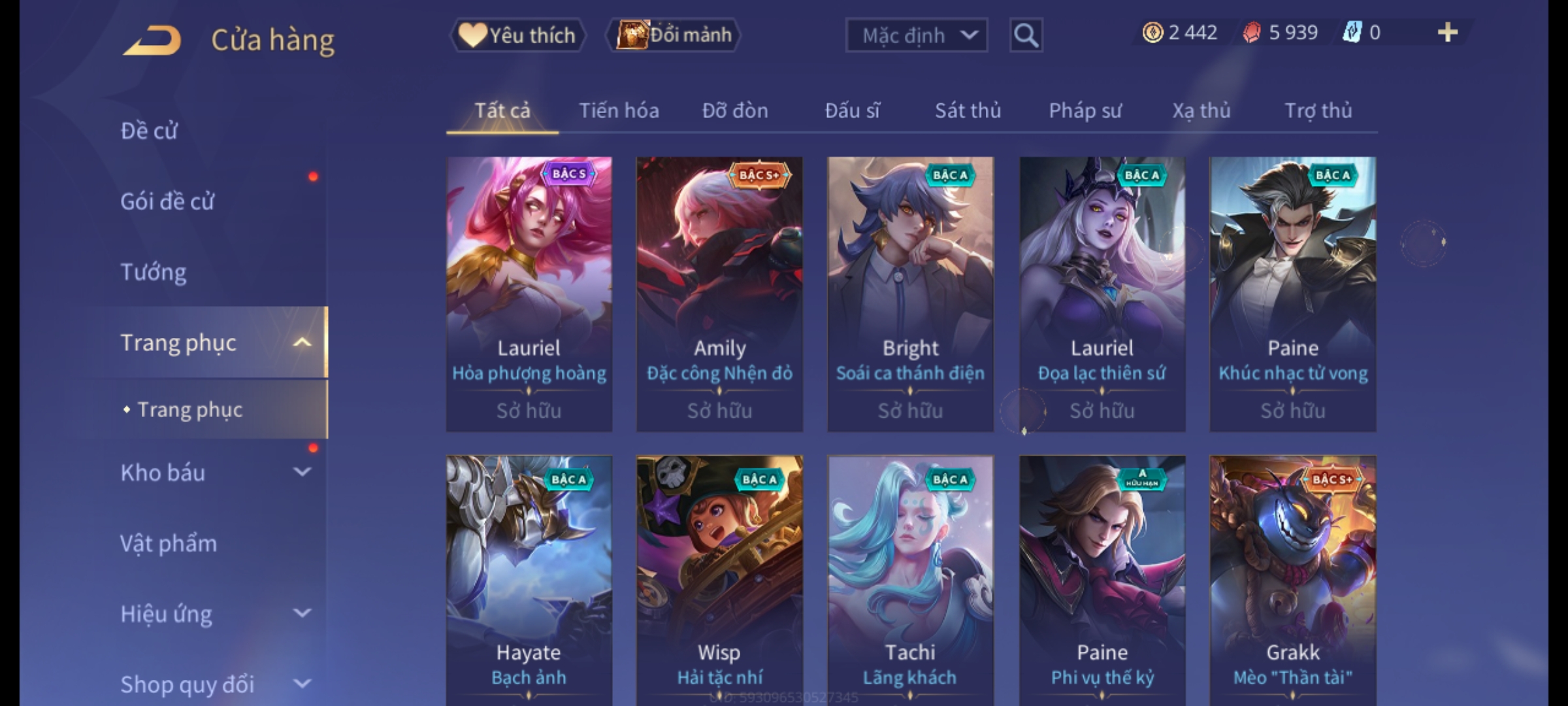
Task: Switch to the Đỡ đòn tab
Action: coord(735,110)
